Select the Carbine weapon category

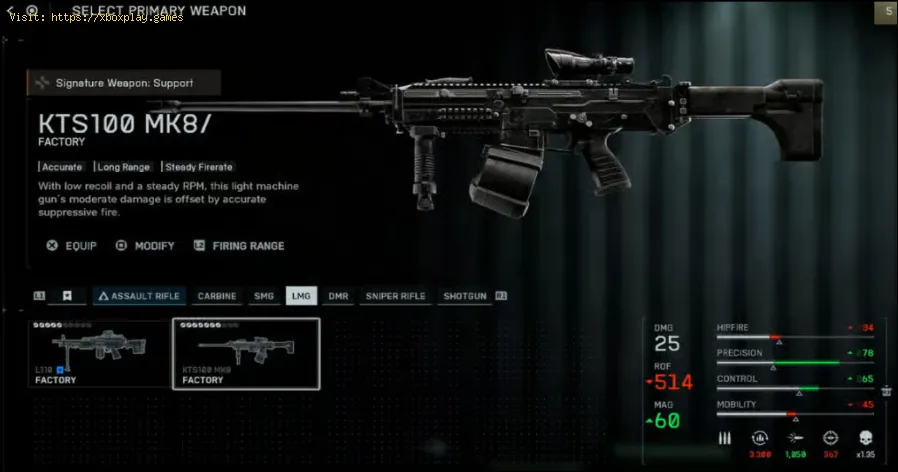(x=217, y=296)
